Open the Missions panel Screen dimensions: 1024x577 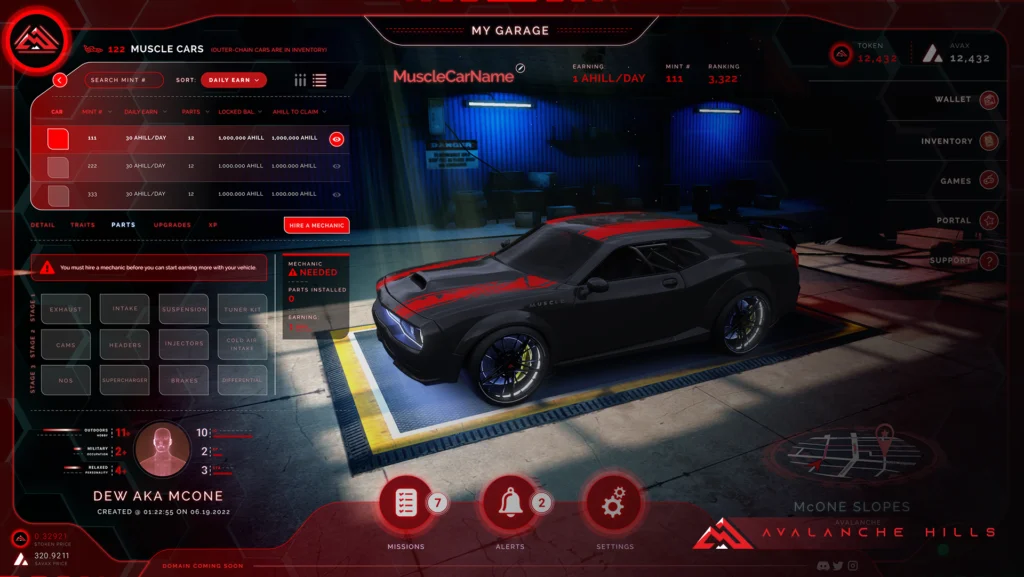click(x=406, y=503)
